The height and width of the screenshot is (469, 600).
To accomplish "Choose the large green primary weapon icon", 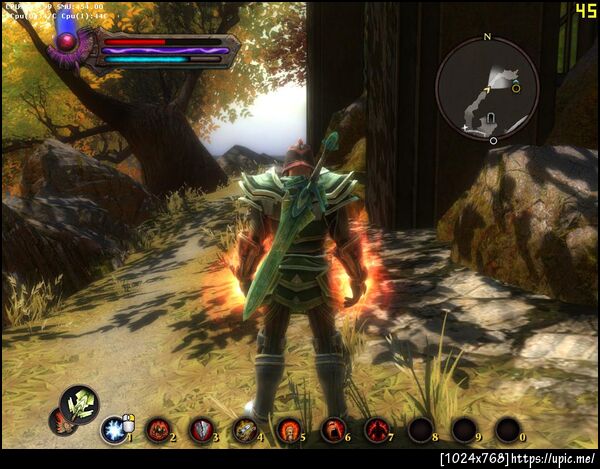I will pos(79,405).
